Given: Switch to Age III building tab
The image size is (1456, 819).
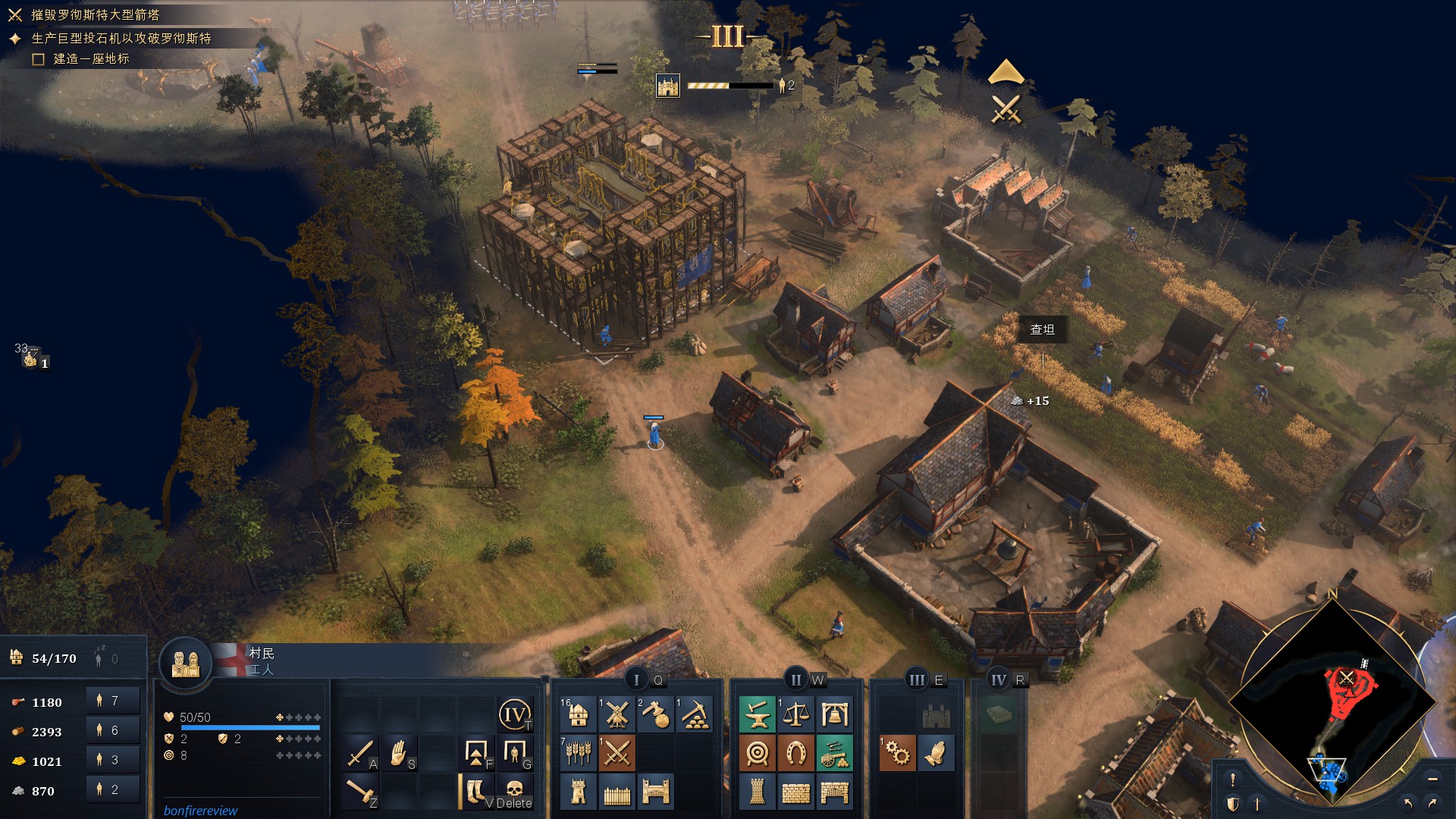Looking at the screenshot, I should 917,680.
